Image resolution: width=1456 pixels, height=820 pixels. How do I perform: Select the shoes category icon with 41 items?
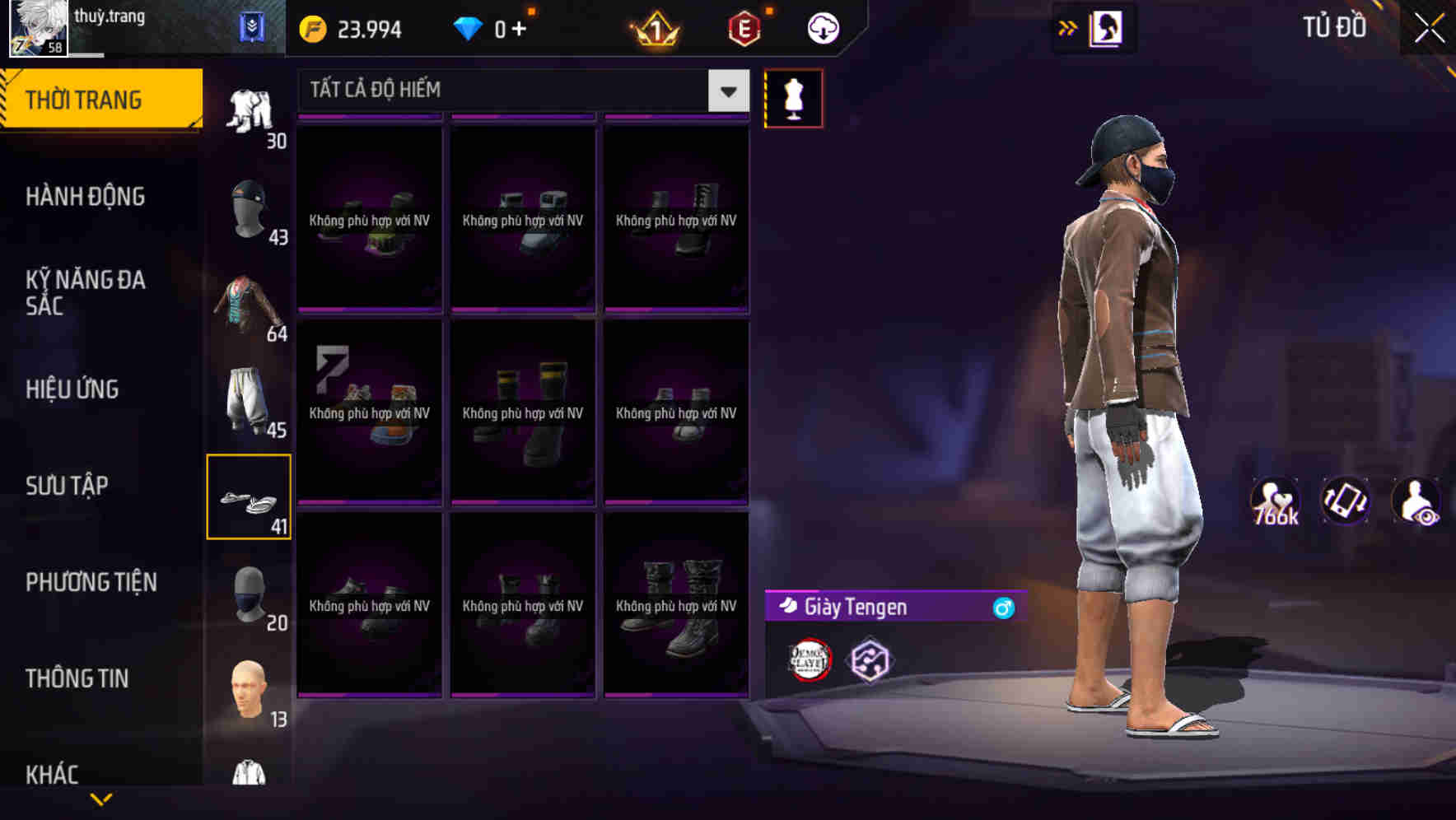click(x=250, y=496)
